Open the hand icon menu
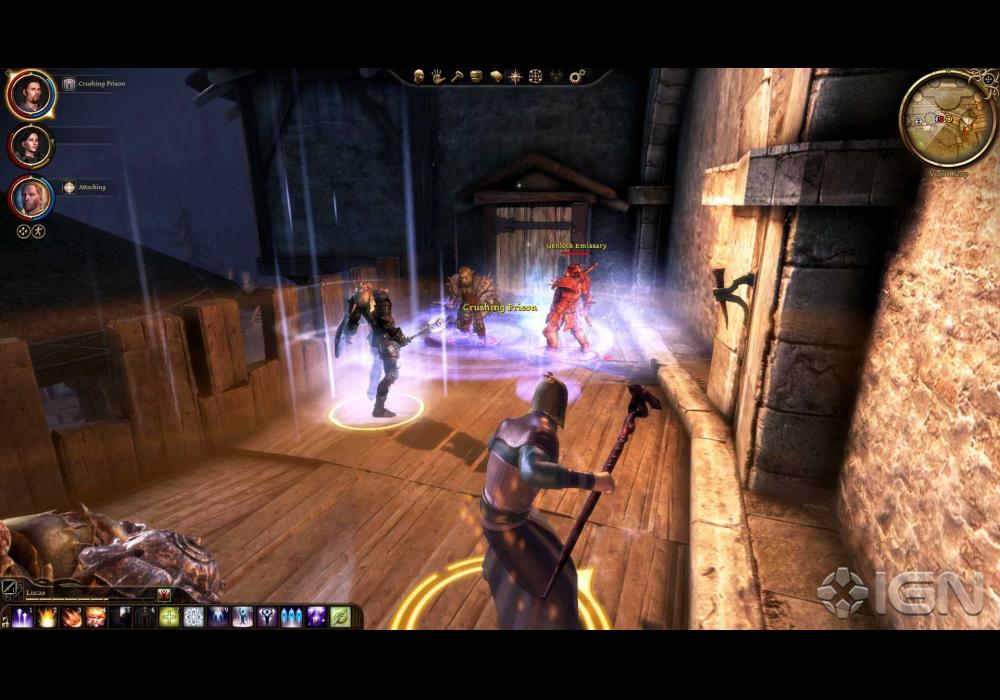1000x700 pixels. point(438,76)
